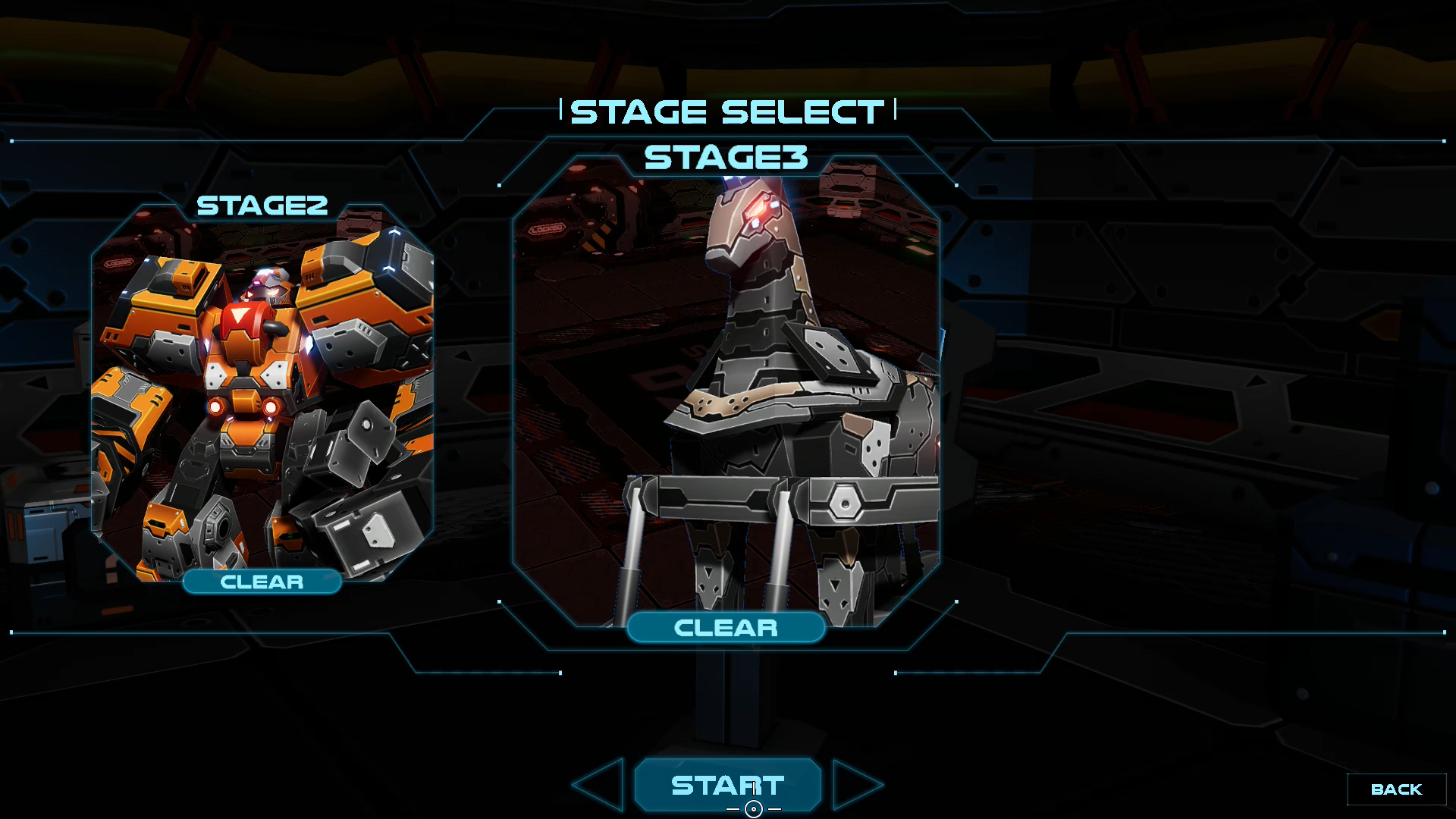Image resolution: width=1456 pixels, height=819 pixels.
Task: Click the right arrow to next stage
Action: click(856, 785)
